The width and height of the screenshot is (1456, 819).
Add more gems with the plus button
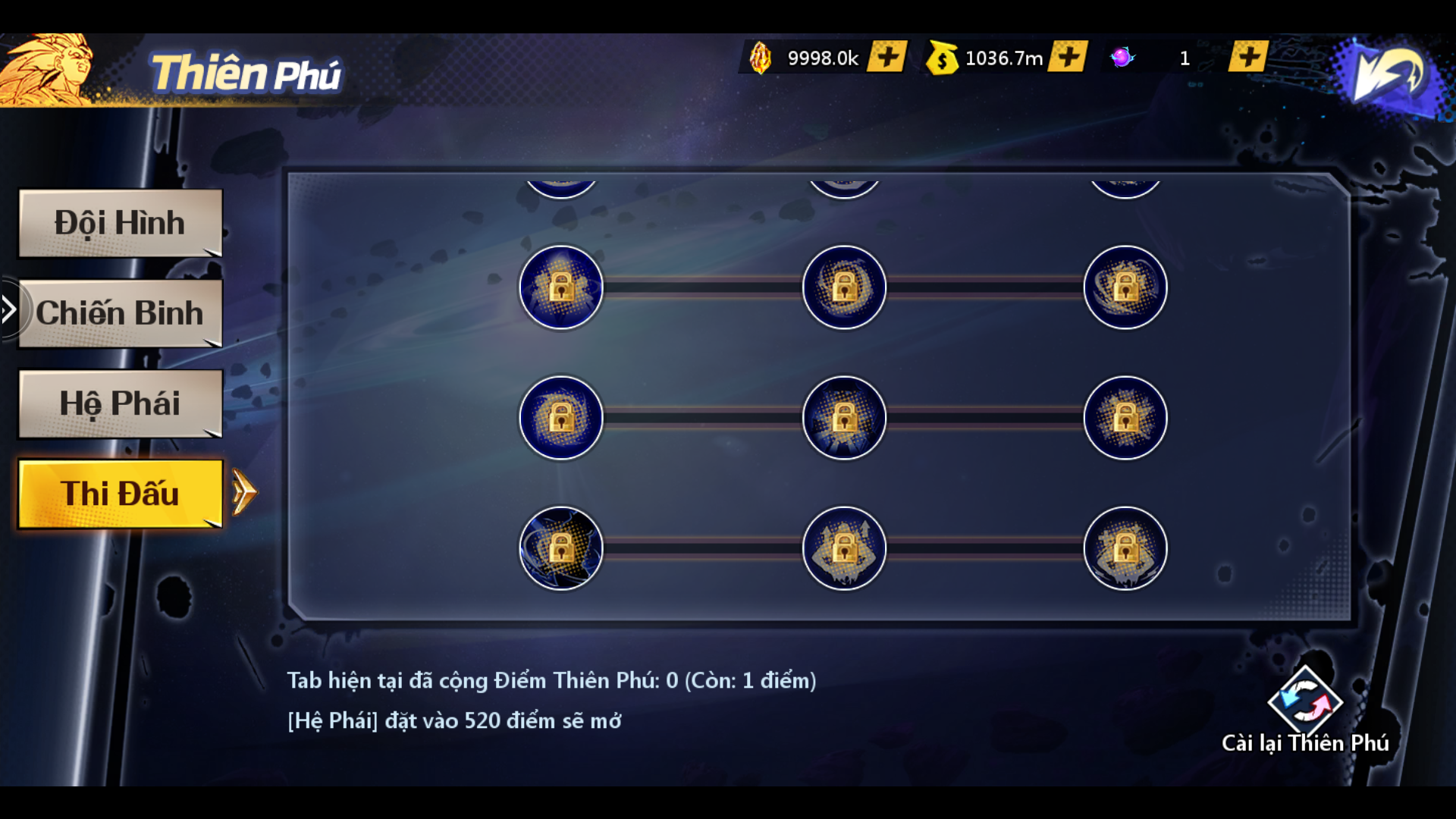(x=887, y=57)
